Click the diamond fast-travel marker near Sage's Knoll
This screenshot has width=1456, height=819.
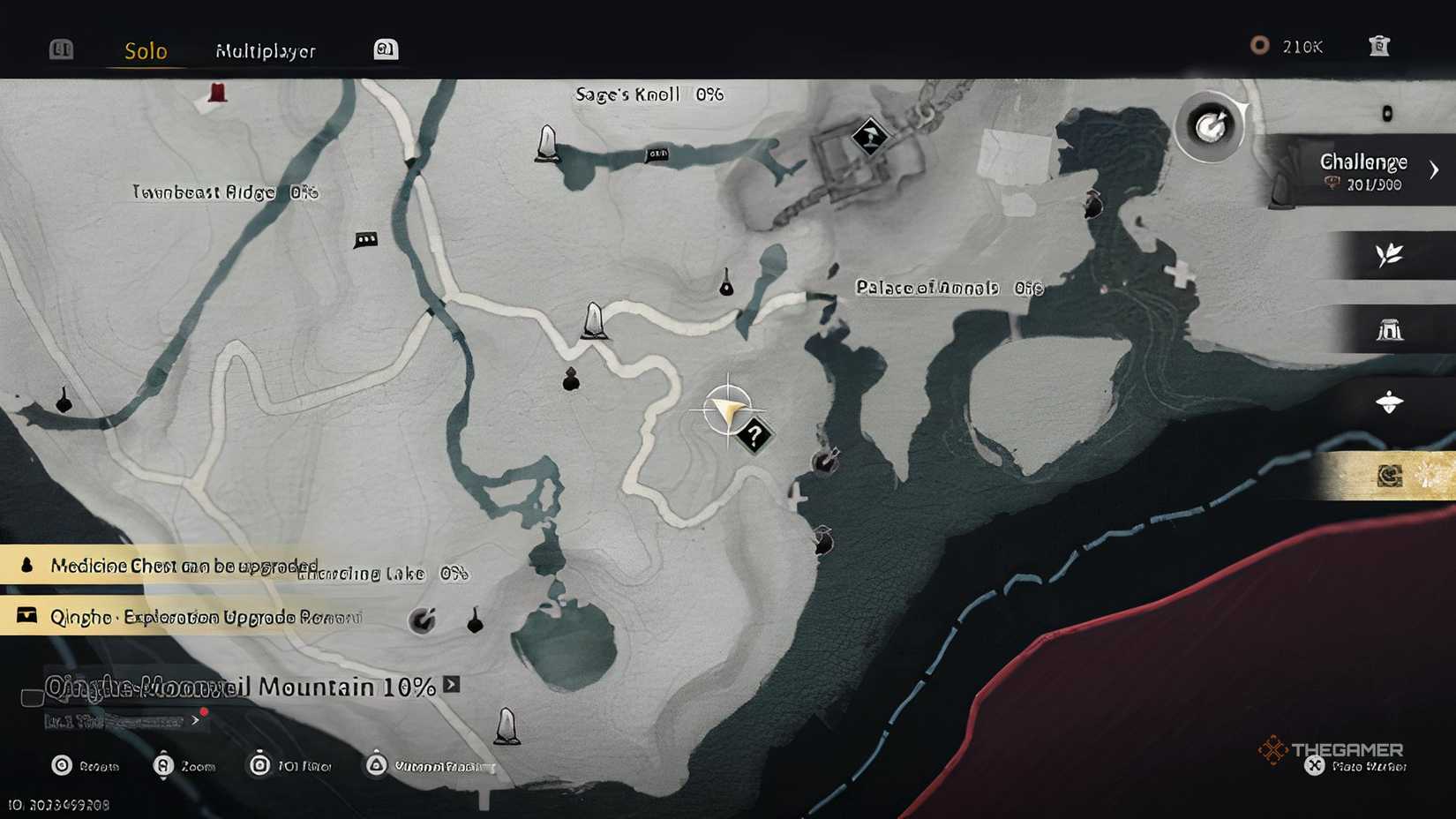click(x=869, y=137)
